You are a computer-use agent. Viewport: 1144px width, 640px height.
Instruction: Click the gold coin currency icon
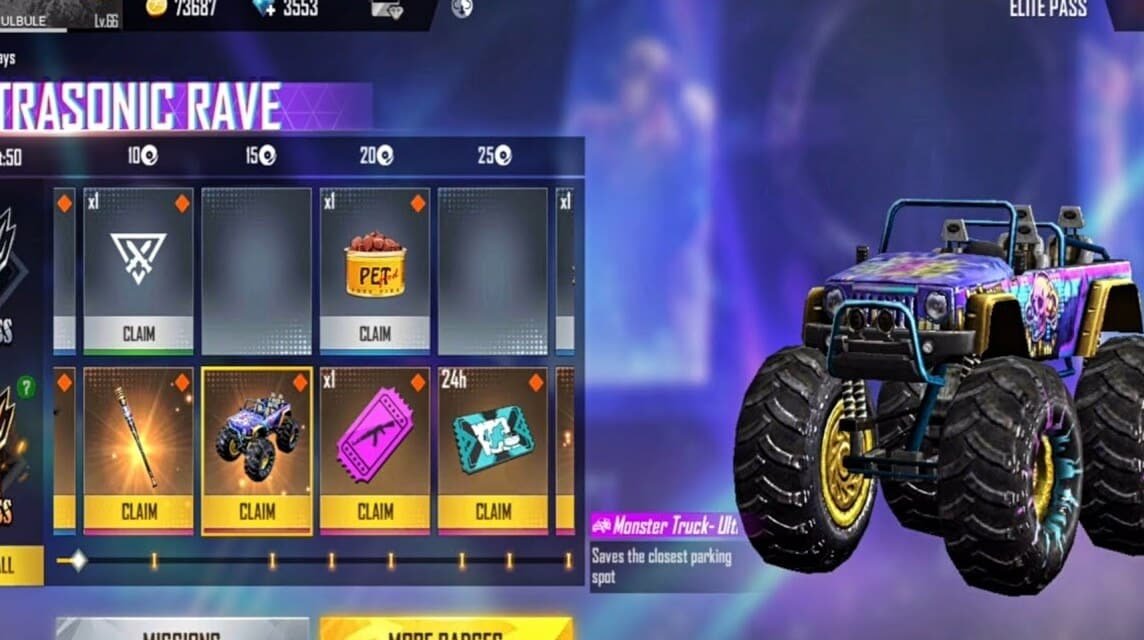pos(156,8)
